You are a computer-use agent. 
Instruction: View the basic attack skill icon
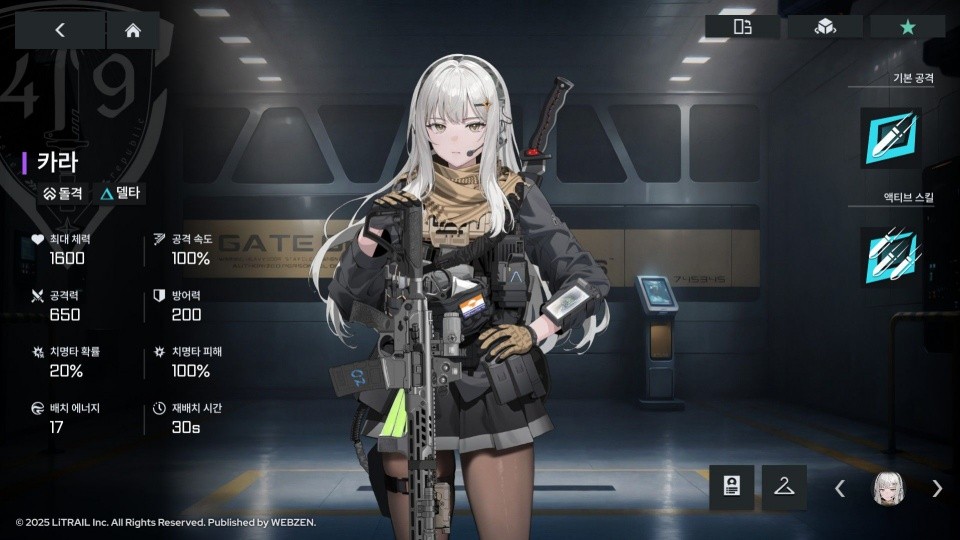point(890,138)
